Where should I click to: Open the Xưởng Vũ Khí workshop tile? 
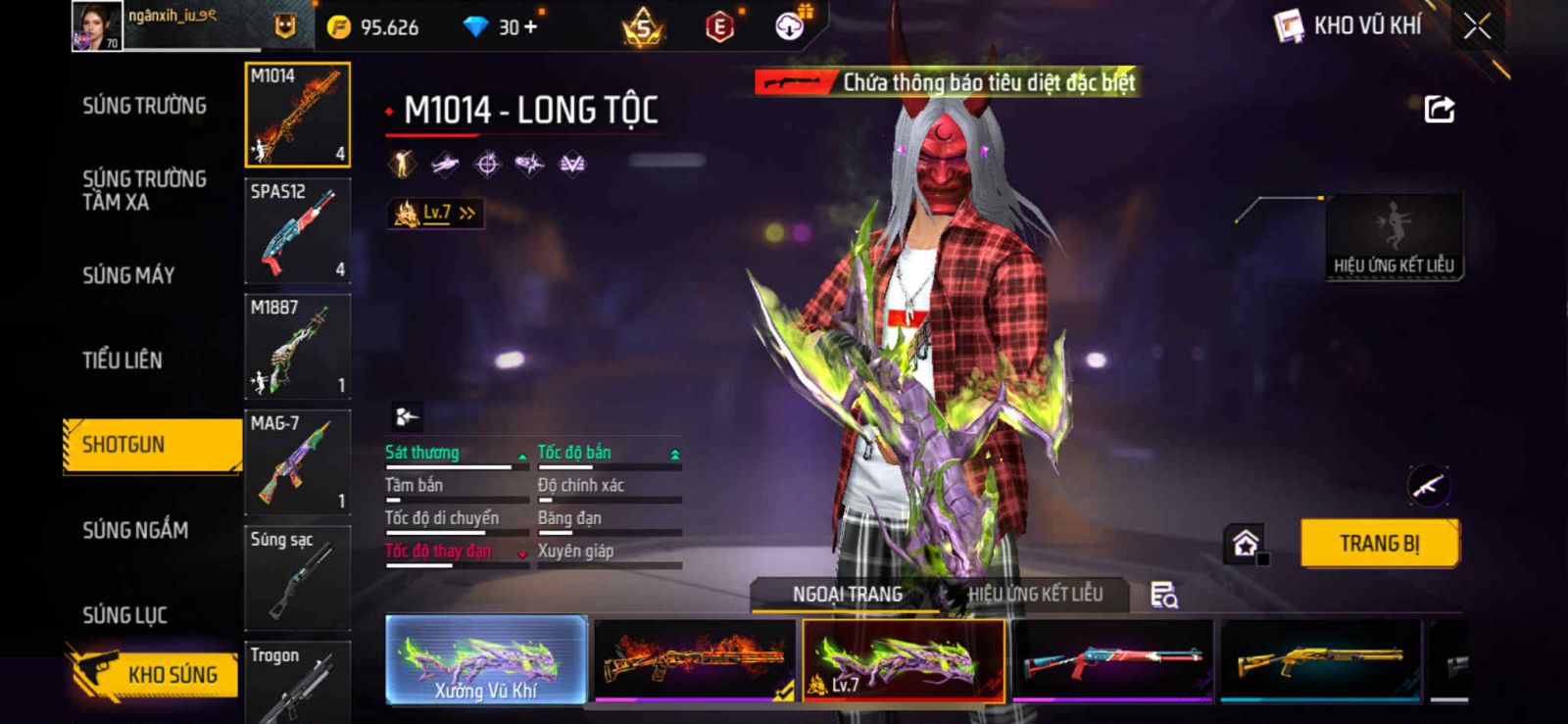(x=486, y=660)
